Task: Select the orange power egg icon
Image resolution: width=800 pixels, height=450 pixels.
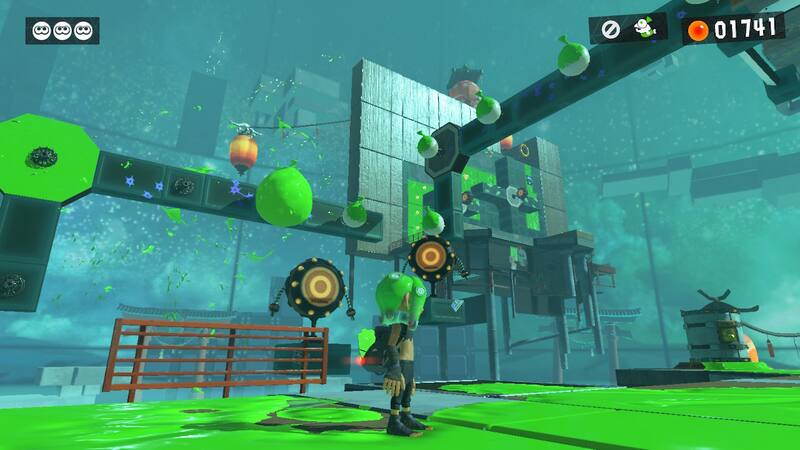Action: pyautogui.click(x=699, y=29)
